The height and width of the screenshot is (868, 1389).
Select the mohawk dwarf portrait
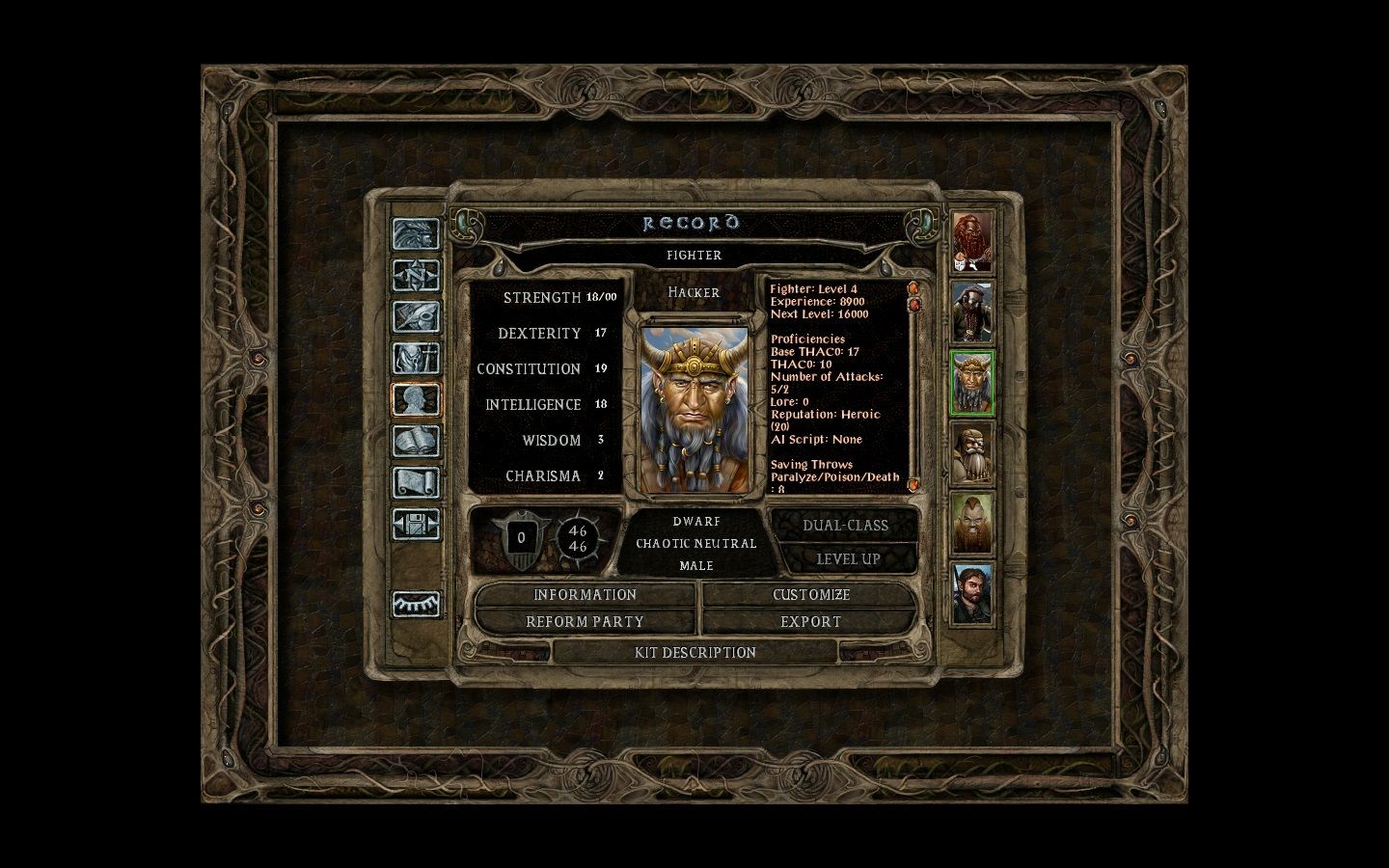tap(972, 524)
